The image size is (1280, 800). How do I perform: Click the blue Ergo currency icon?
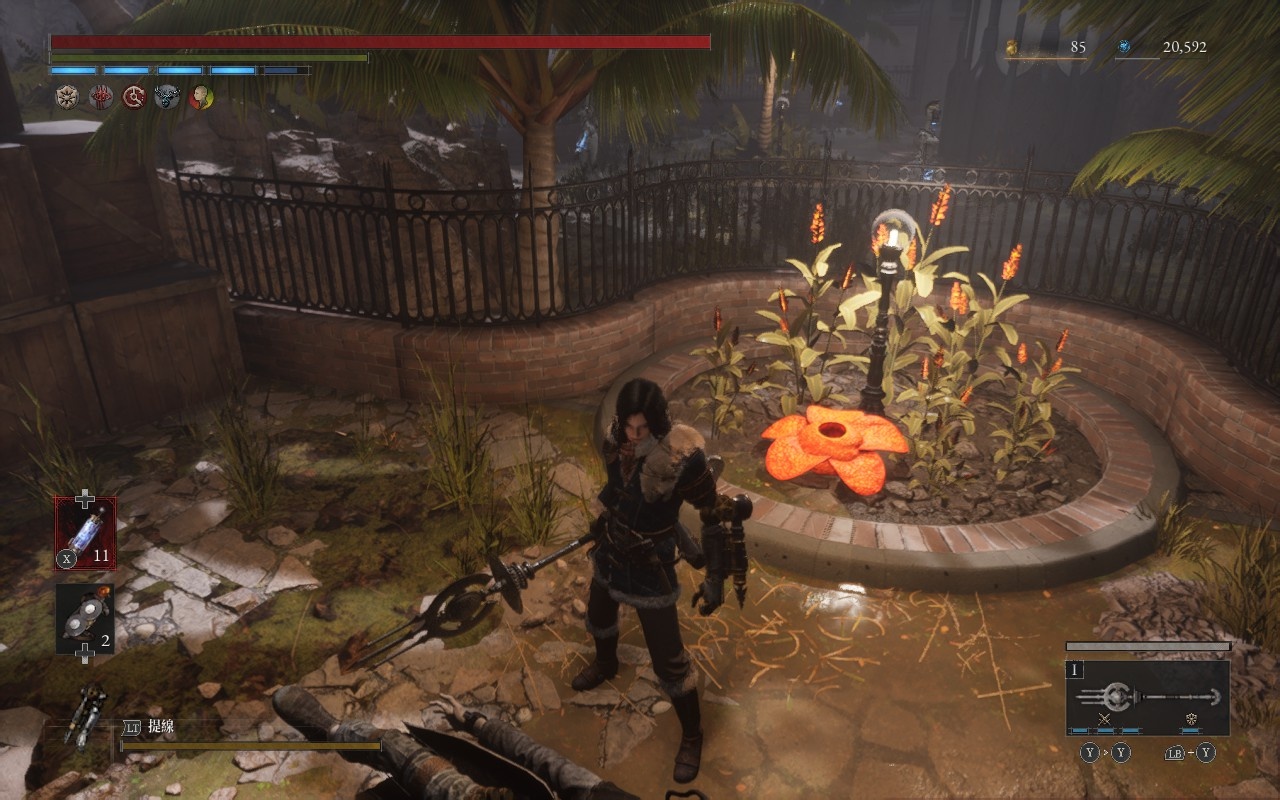coord(1124,47)
